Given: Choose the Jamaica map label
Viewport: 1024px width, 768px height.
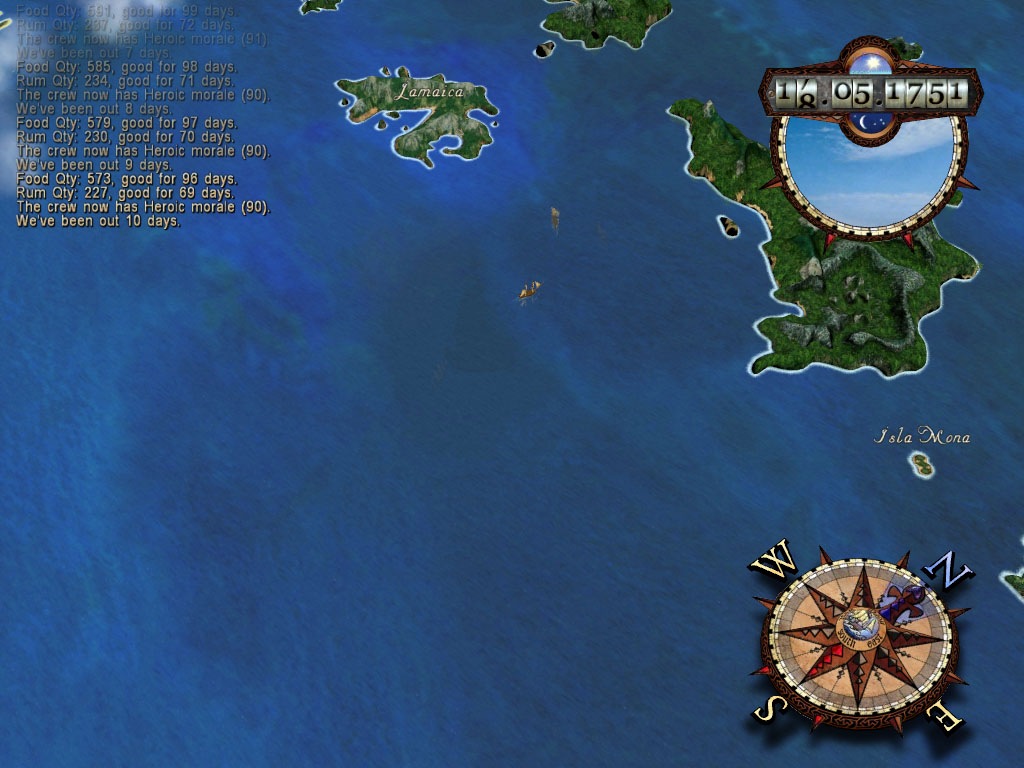Looking at the screenshot, I should (430, 92).
